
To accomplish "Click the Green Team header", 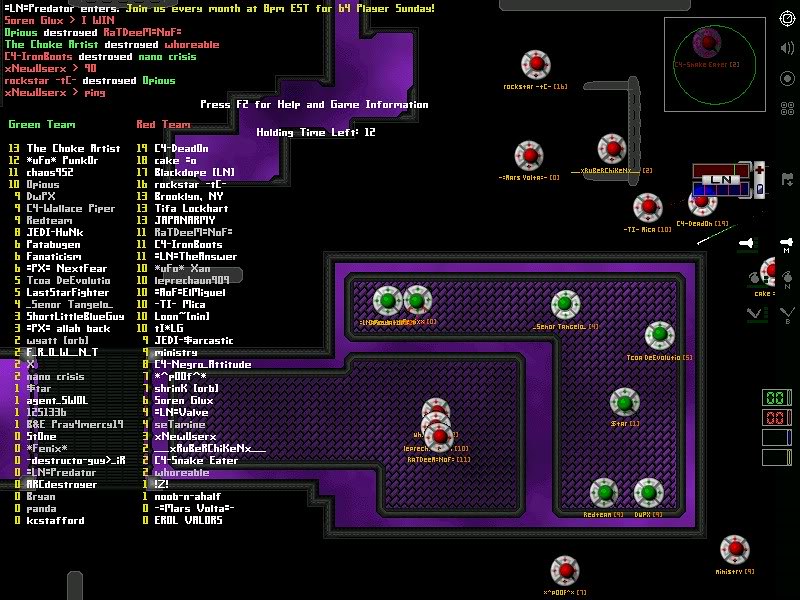I will [41, 125].
